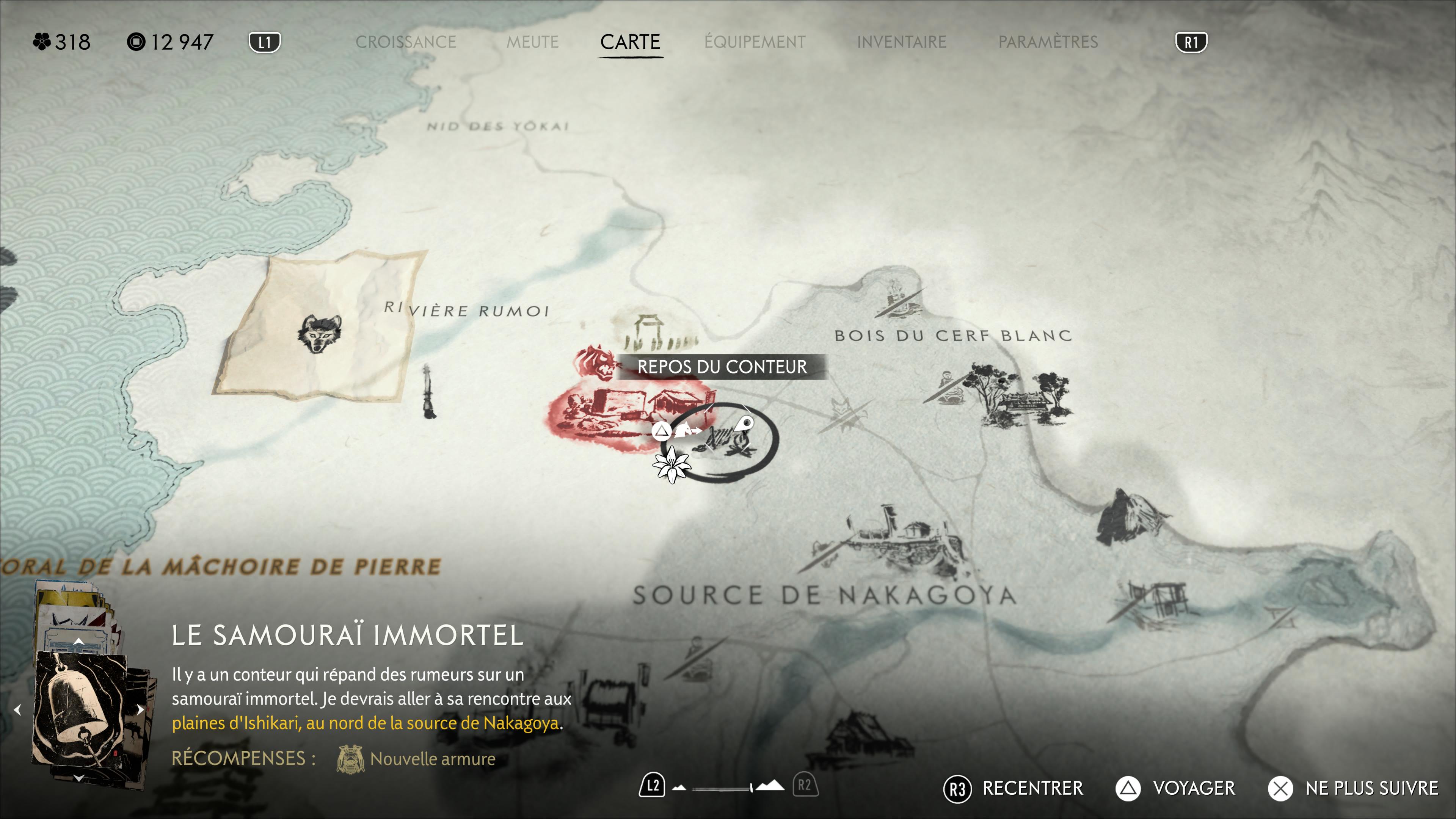Screen dimensions: 1456x819
Task: Select the fox marker on the map
Action: (x=842, y=408)
